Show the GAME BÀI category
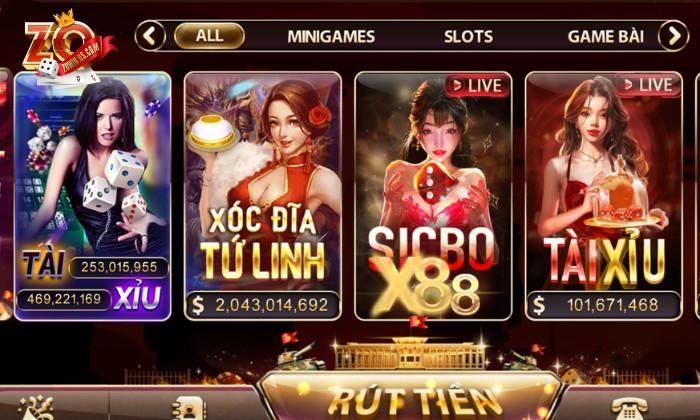This screenshot has width=700, height=420. point(605,36)
